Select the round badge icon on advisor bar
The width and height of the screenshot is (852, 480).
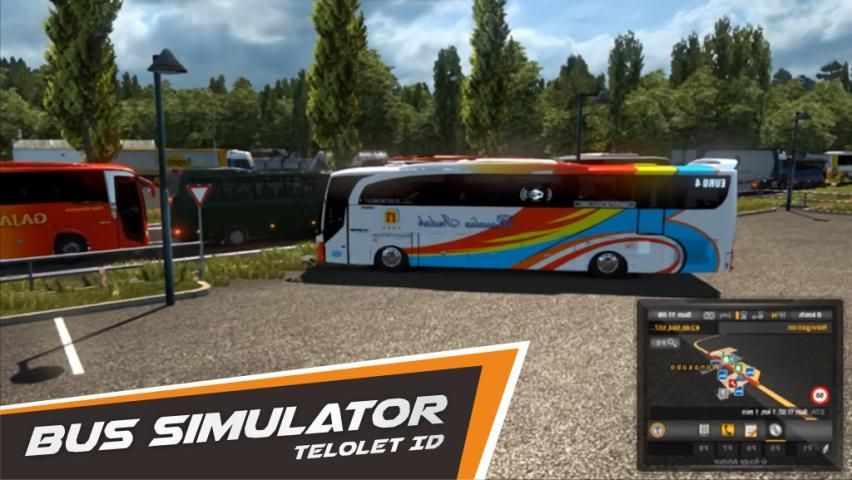(658, 430)
